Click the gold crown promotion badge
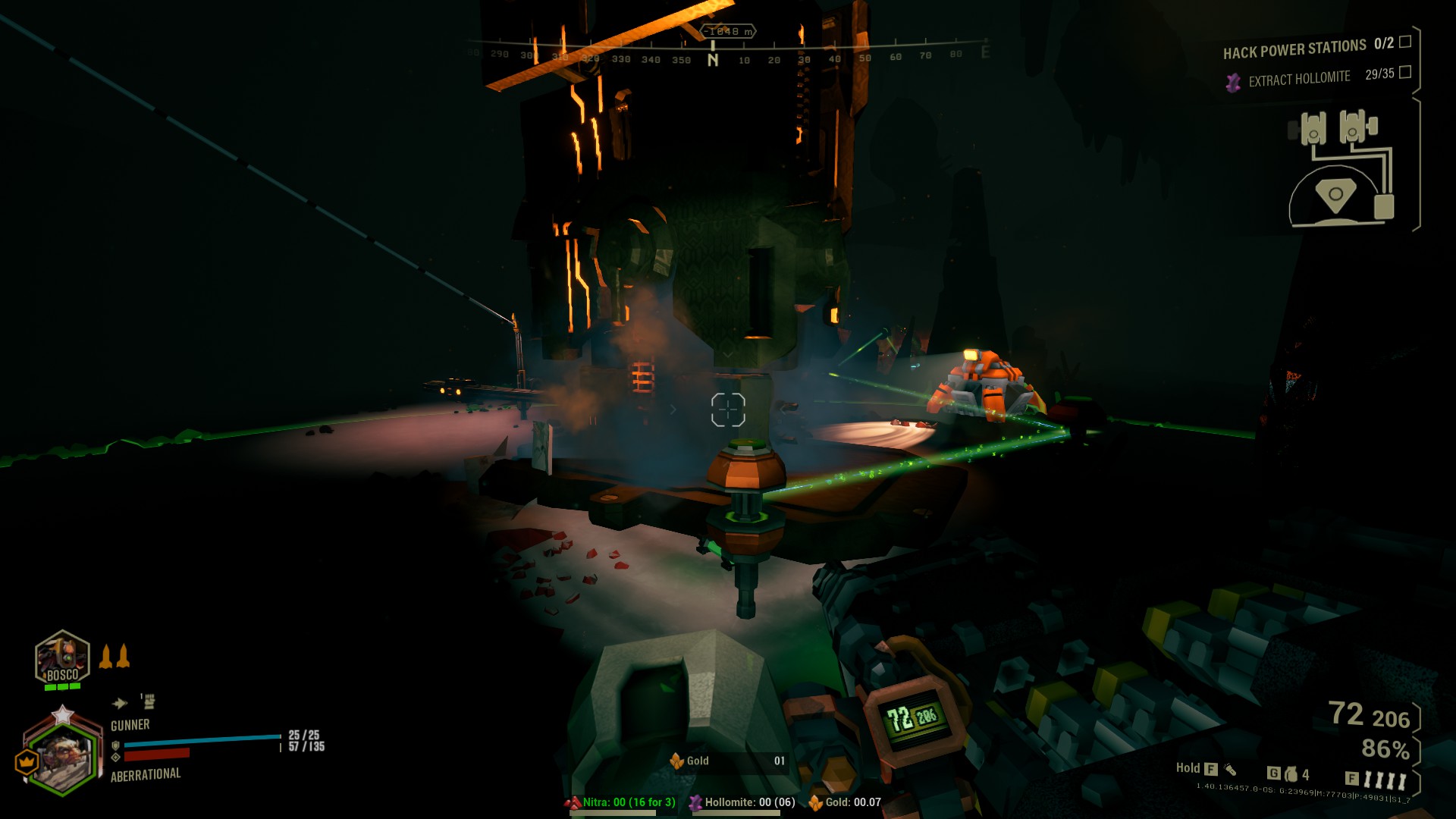The image size is (1456, 819). tap(27, 761)
